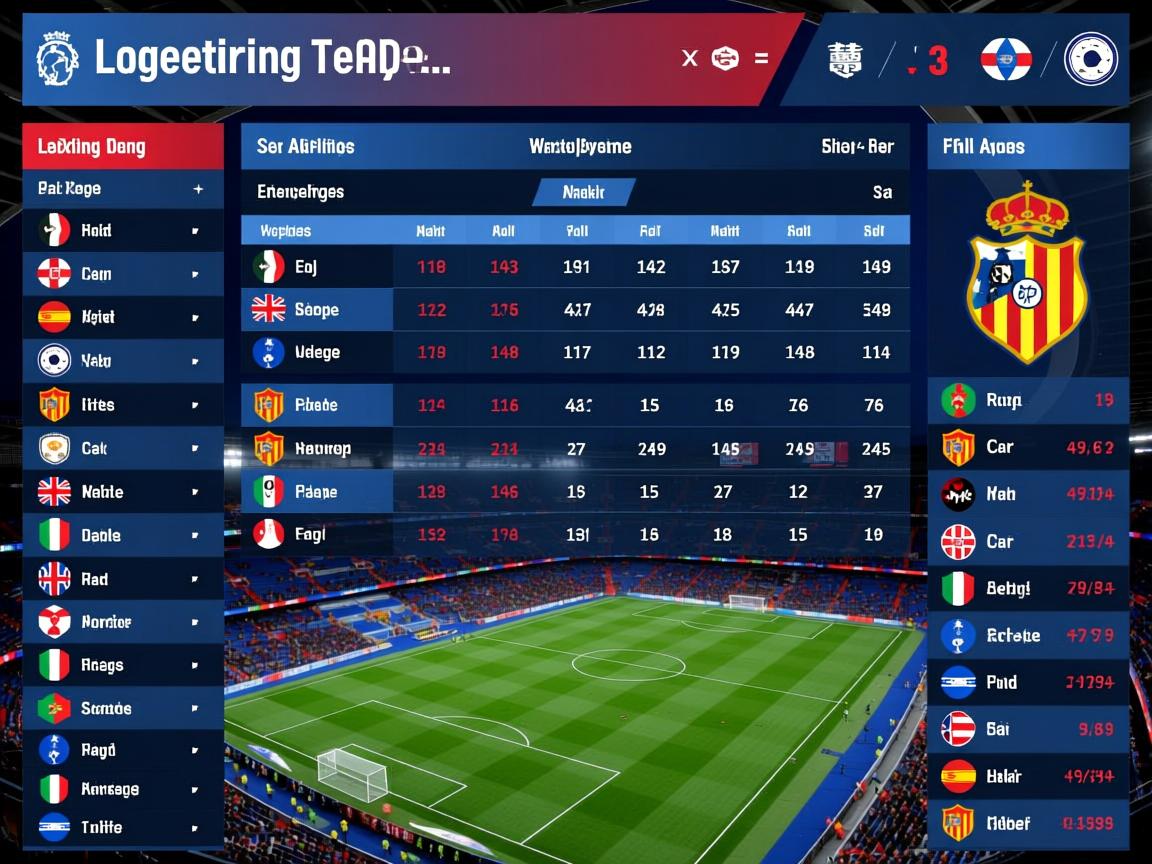Viewport: 1152px width, 864px height.
Task: Open the Shar- Ber tab
Action: coord(857,146)
